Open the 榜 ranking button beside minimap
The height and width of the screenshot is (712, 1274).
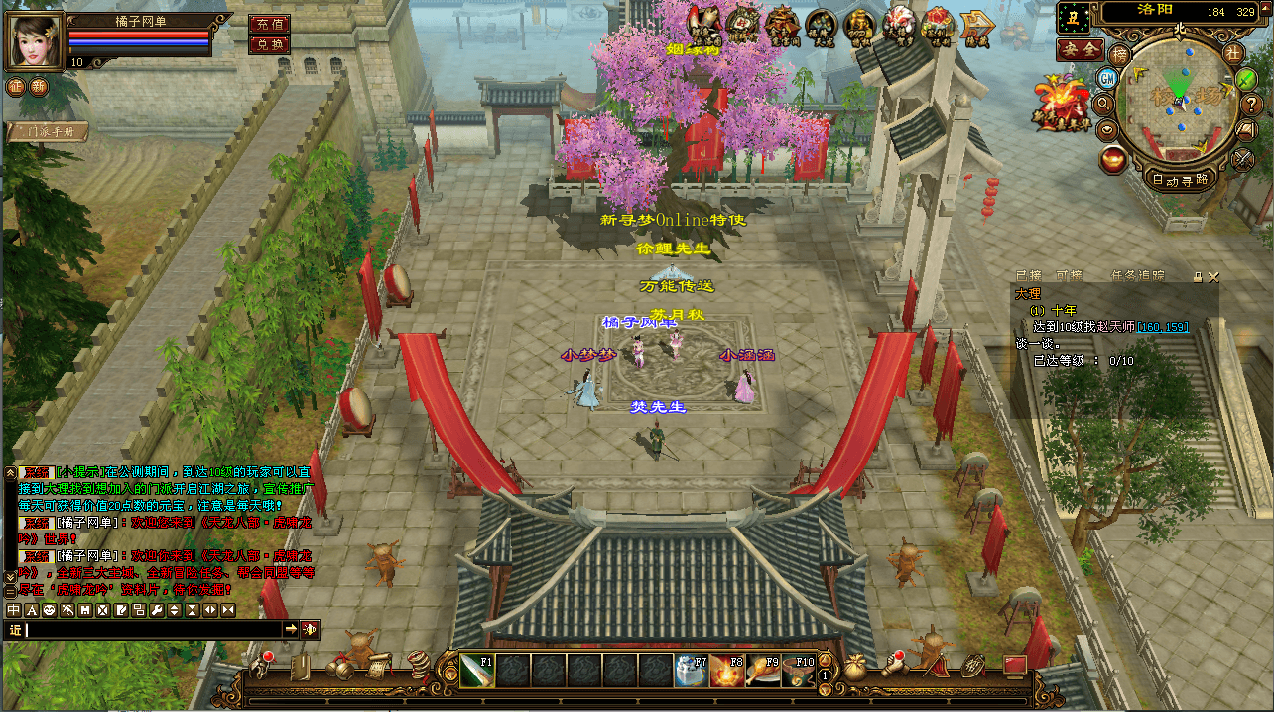click(x=1121, y=53)
